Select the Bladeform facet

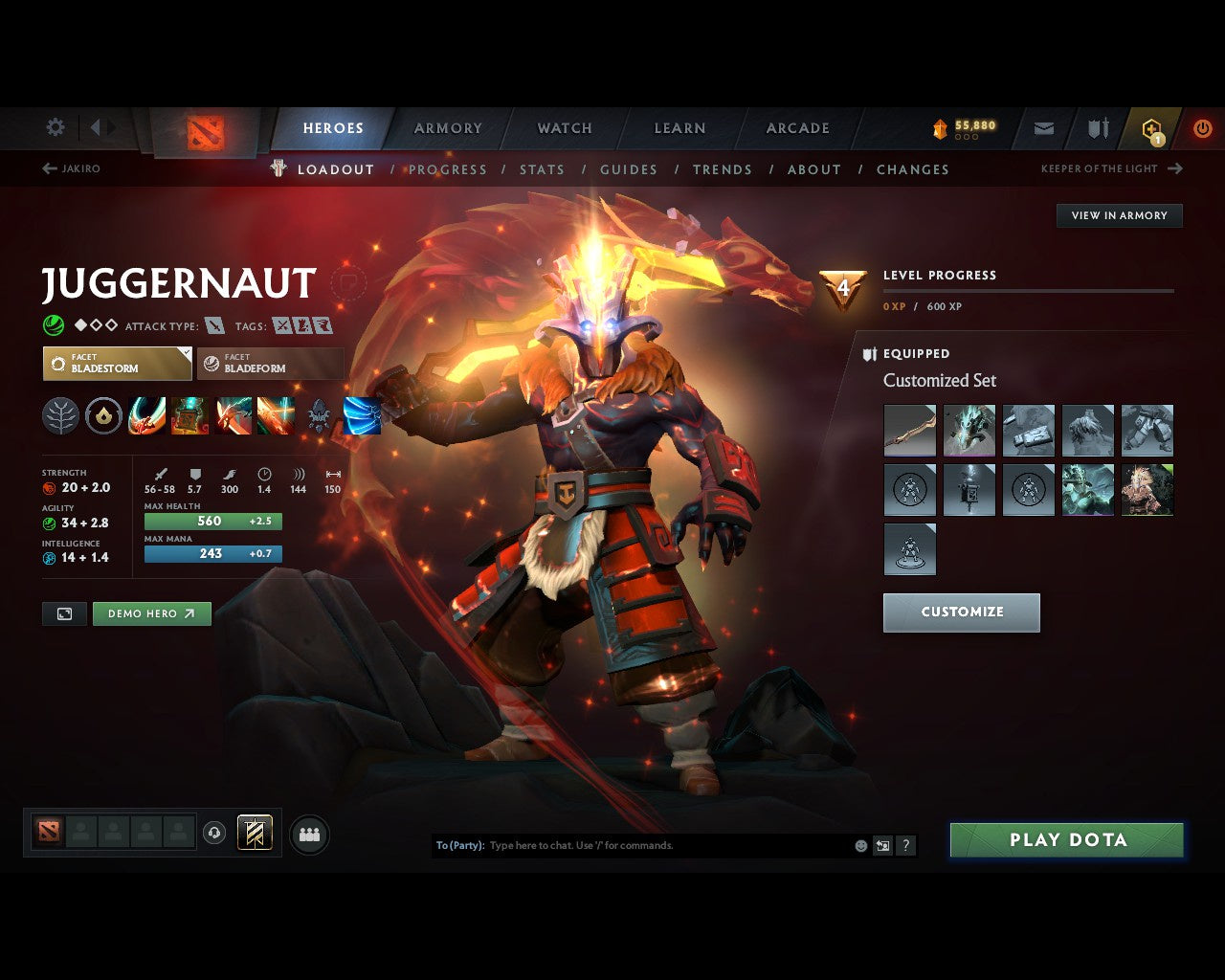pyautogui.click(x=270, y=364)
